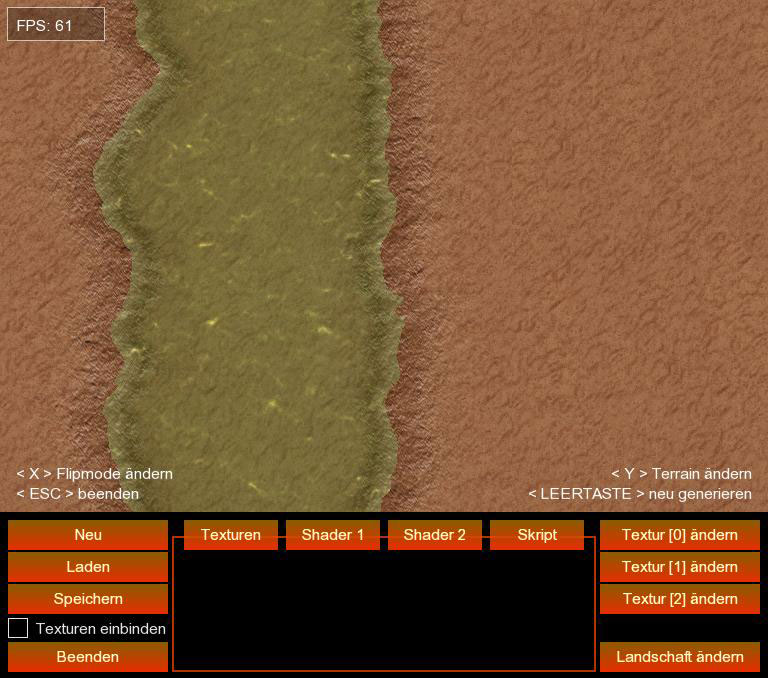Show the Skript tab

[x=537, y=535]
